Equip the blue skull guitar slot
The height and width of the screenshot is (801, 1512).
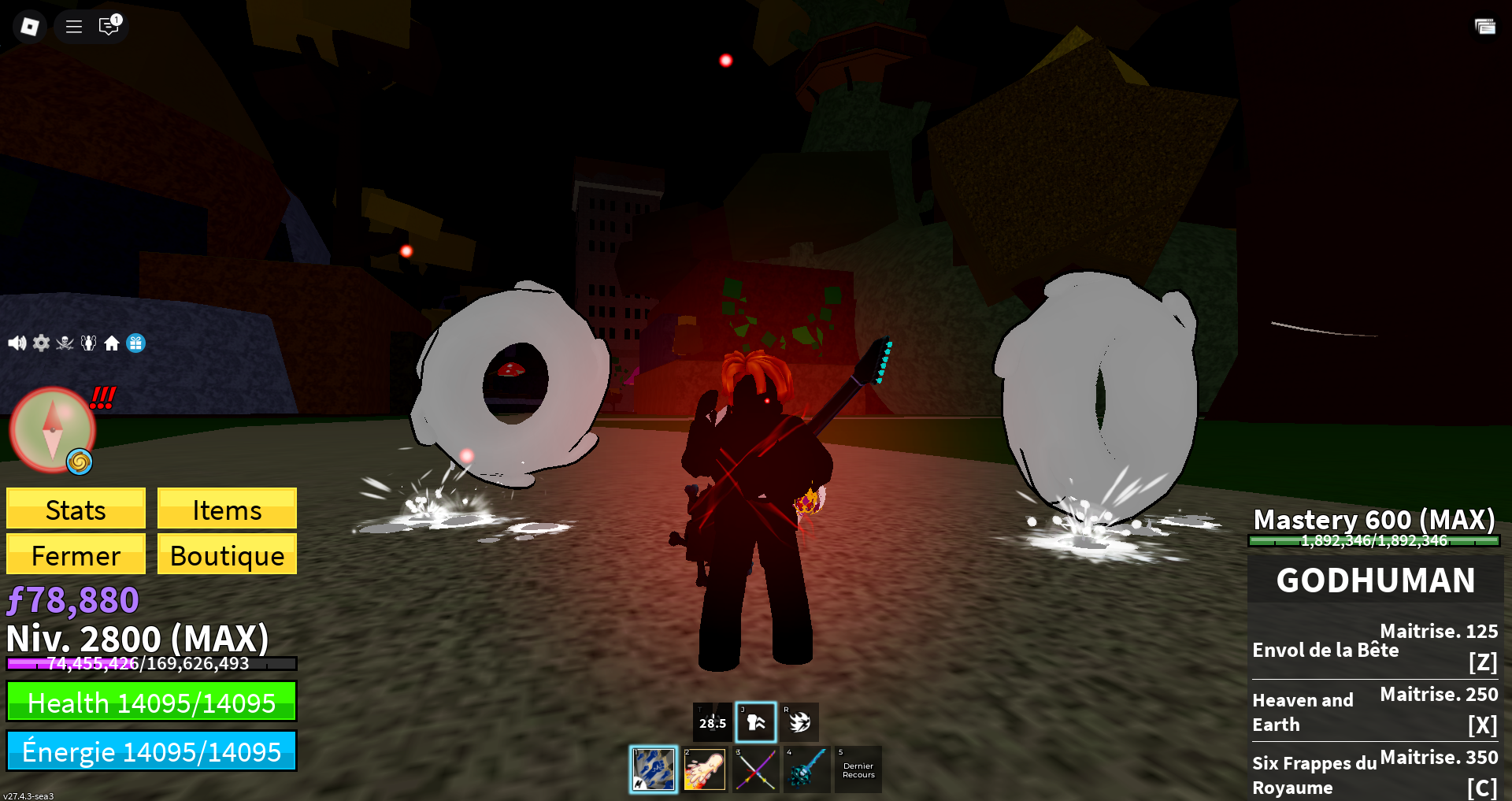(806, 769)
